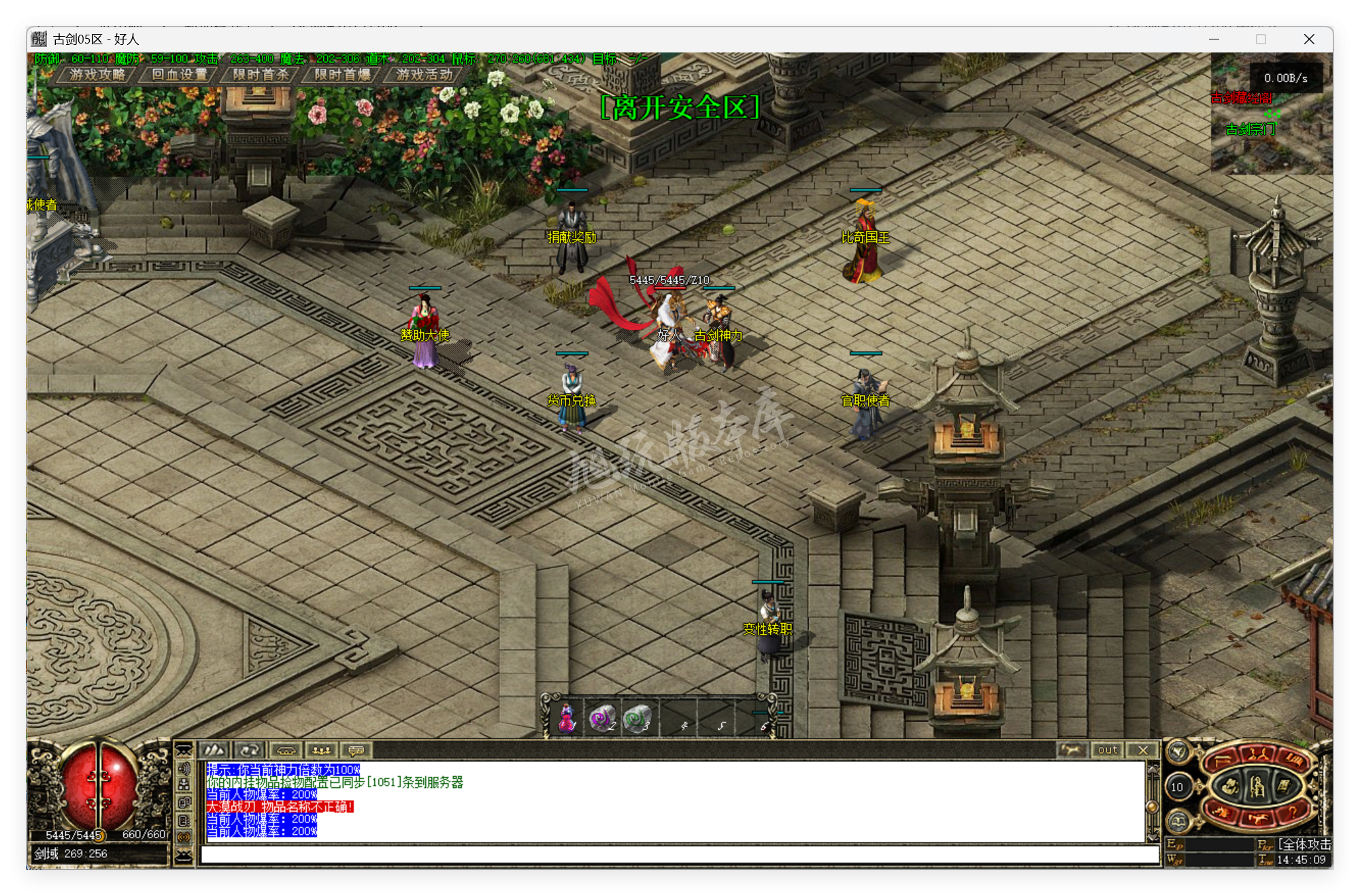Click the round 10 counter button beside skill wheel
The width and height of the screenshot is (1360, 896).
[x=1178, y=787]
